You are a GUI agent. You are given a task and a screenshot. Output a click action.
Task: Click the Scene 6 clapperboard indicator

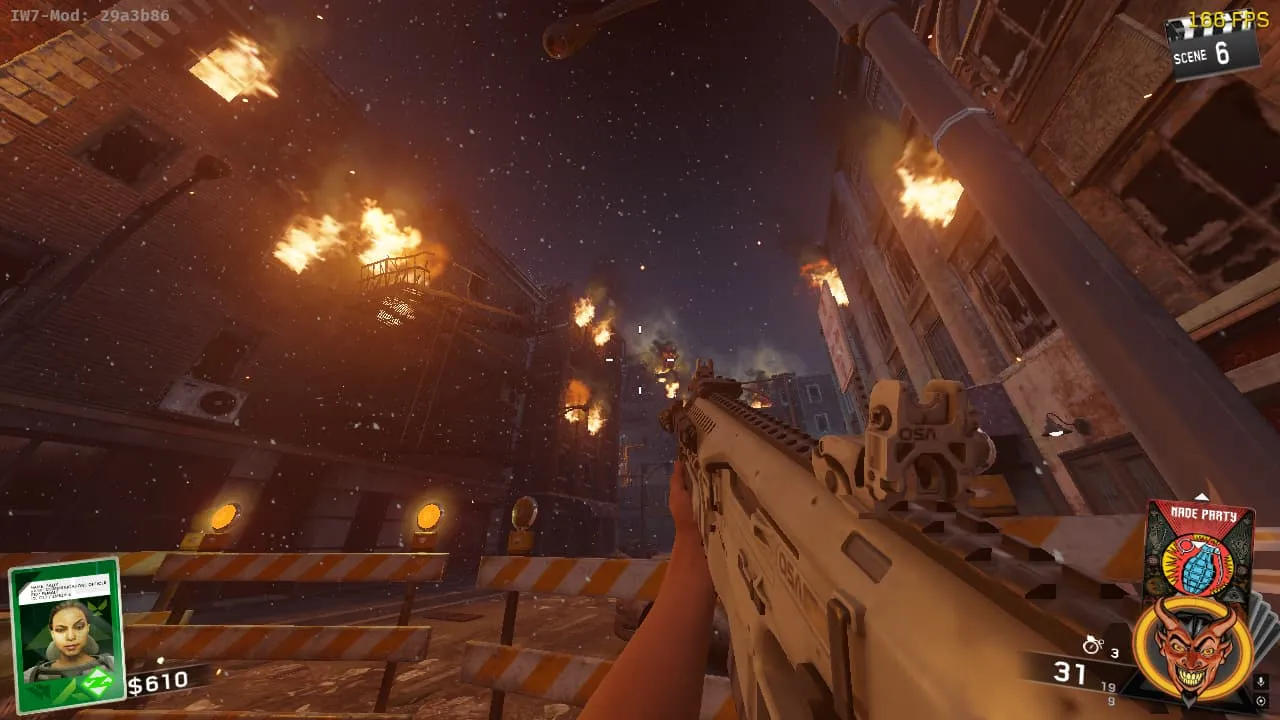point(1213,47)
